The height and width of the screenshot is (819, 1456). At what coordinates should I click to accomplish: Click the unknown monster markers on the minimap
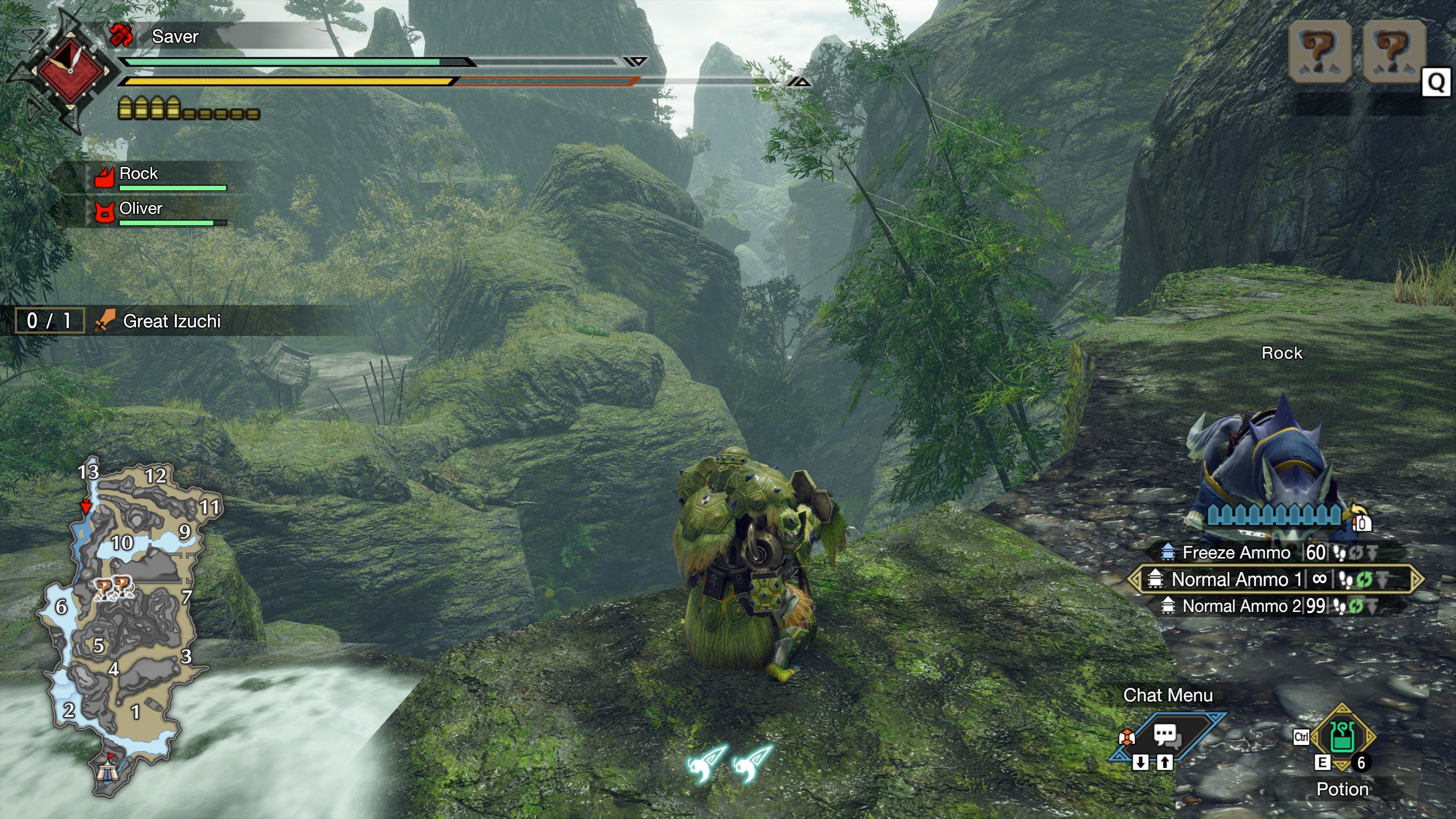pyautogui.click(x=113, y=588)
